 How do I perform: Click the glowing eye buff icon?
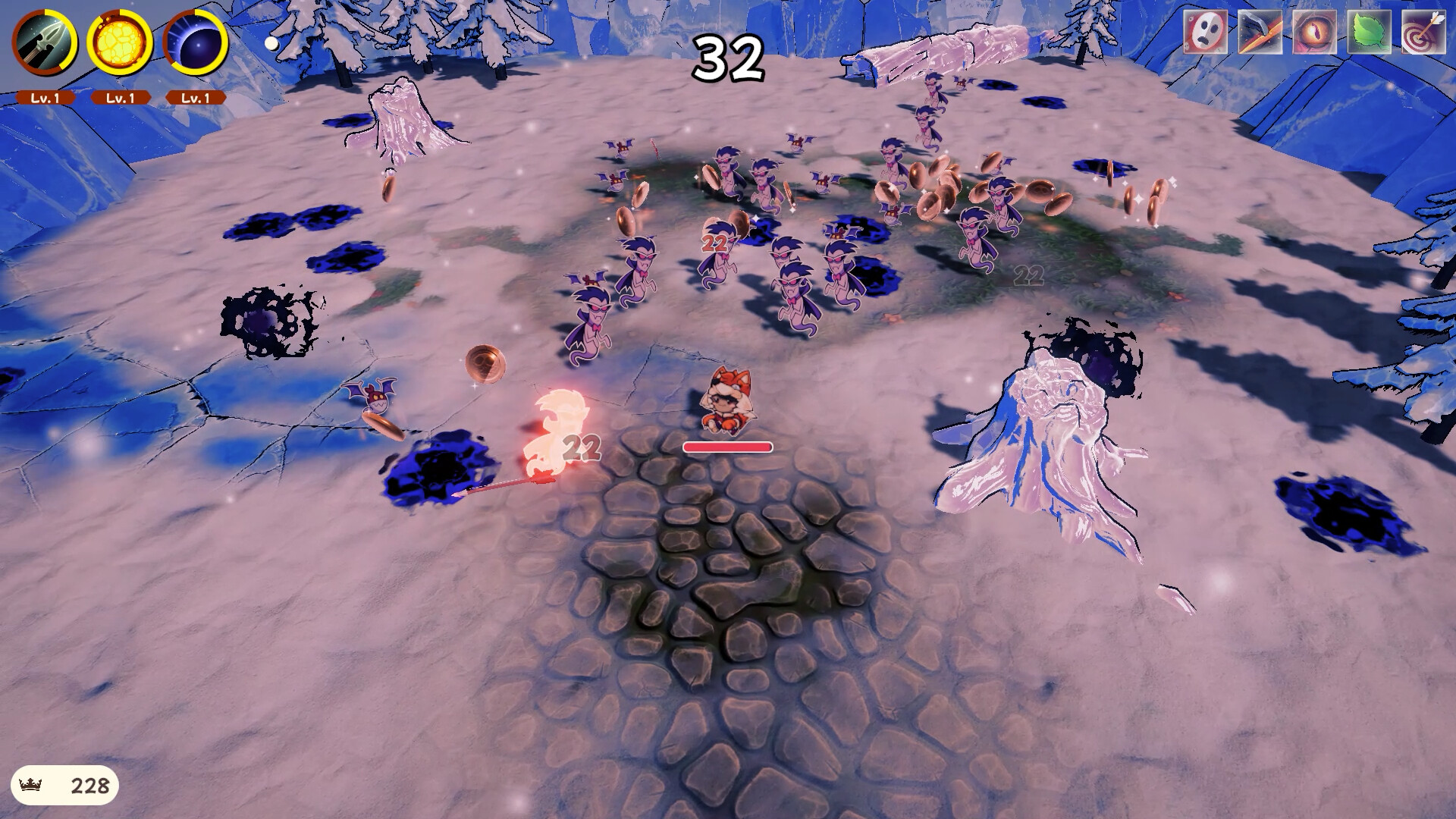coord(1316,32)
